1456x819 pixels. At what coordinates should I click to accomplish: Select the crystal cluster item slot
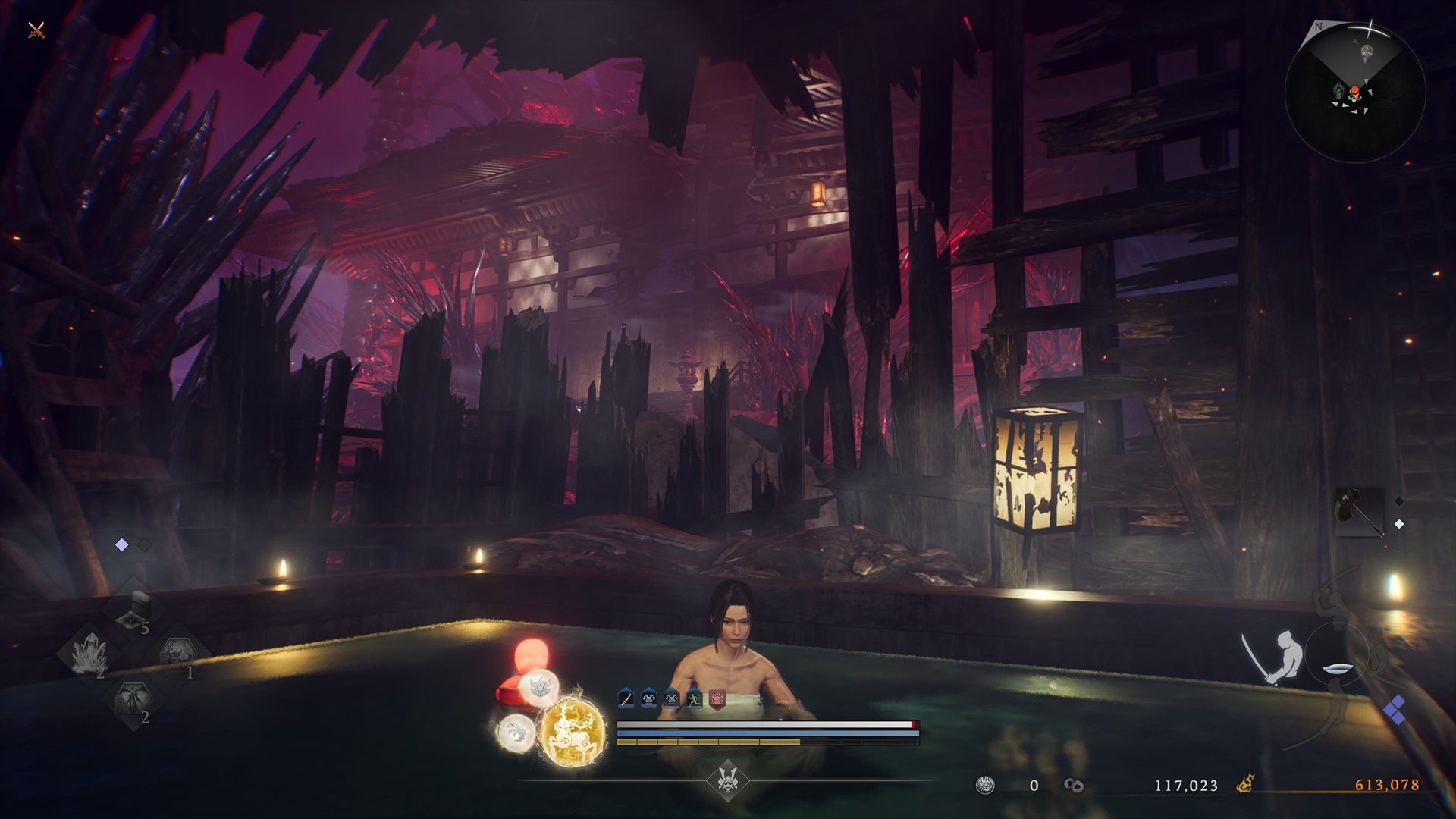pos(90,653)
